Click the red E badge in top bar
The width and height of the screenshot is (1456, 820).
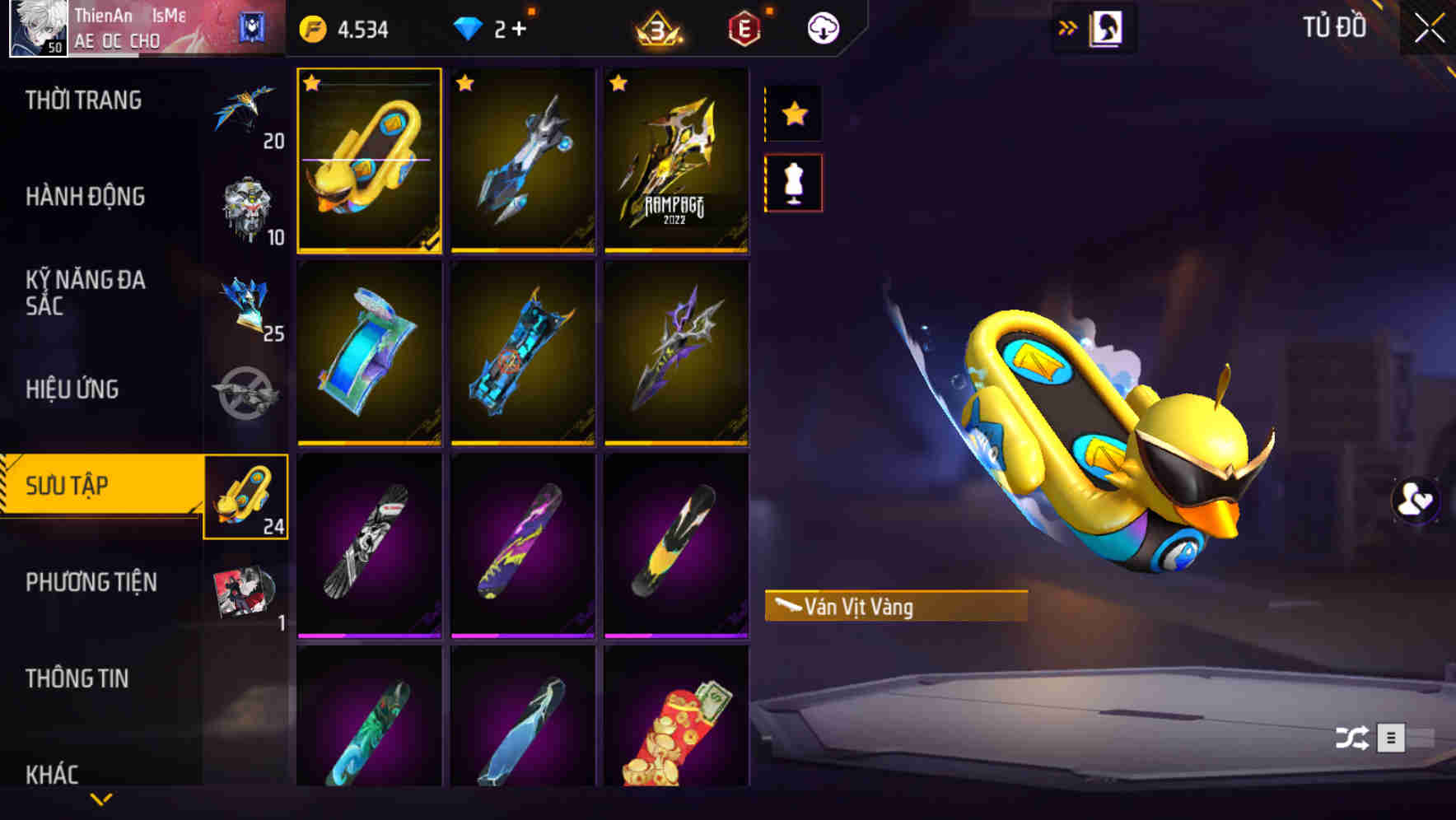742,27
